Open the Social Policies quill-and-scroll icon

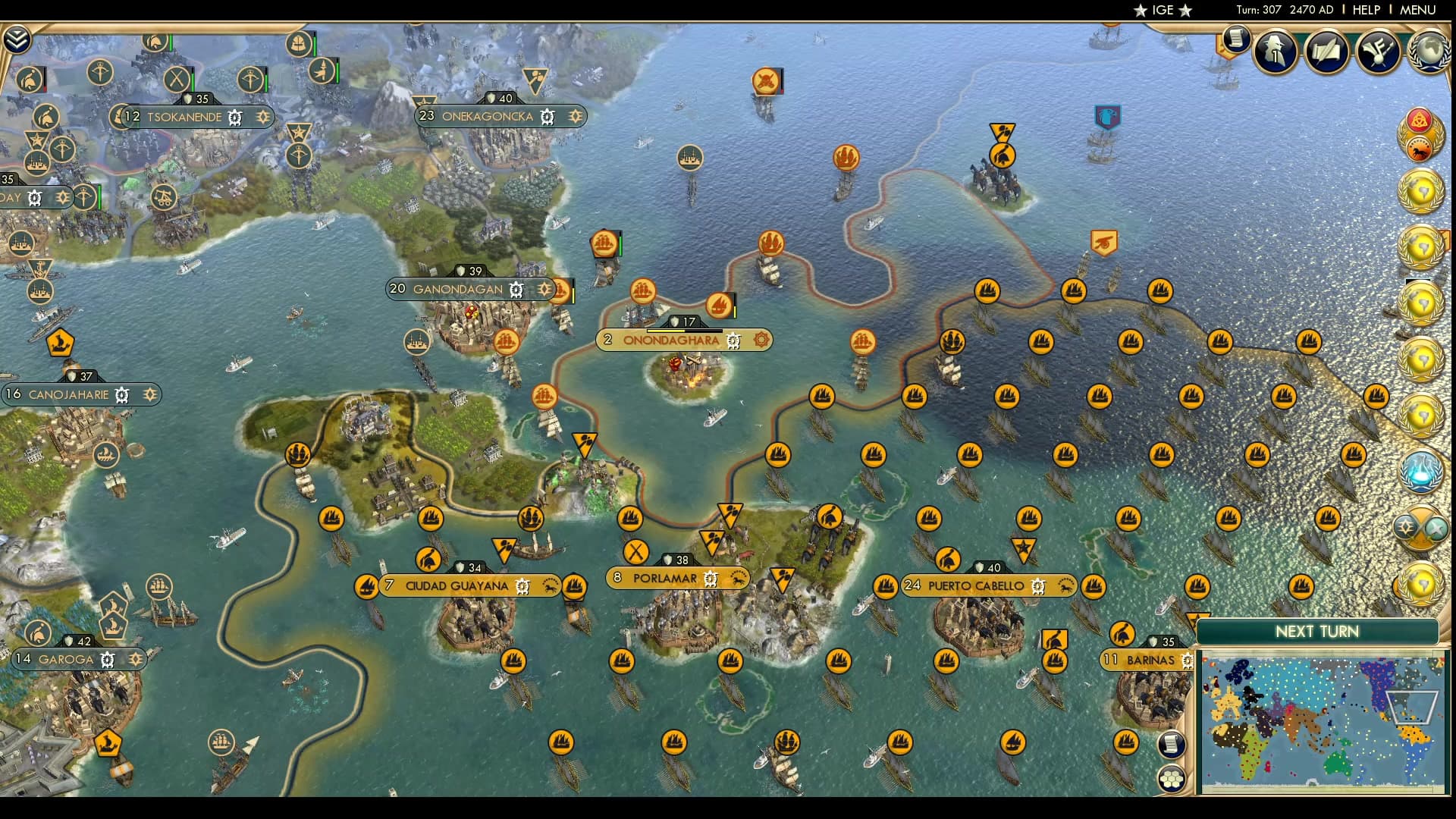(x=1327, y=52)
